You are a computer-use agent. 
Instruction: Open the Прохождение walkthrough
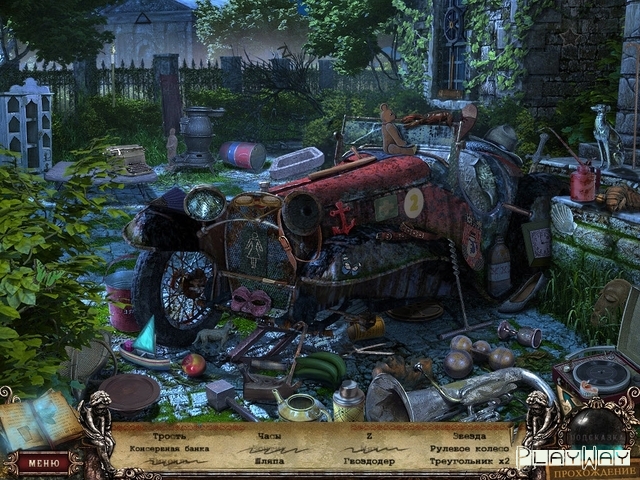(606, 469)
